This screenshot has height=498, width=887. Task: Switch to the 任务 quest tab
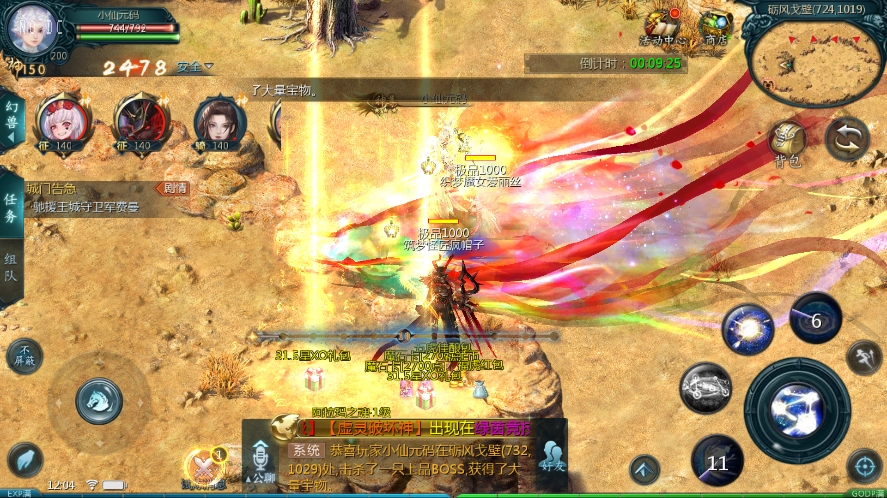coord(12,207)
